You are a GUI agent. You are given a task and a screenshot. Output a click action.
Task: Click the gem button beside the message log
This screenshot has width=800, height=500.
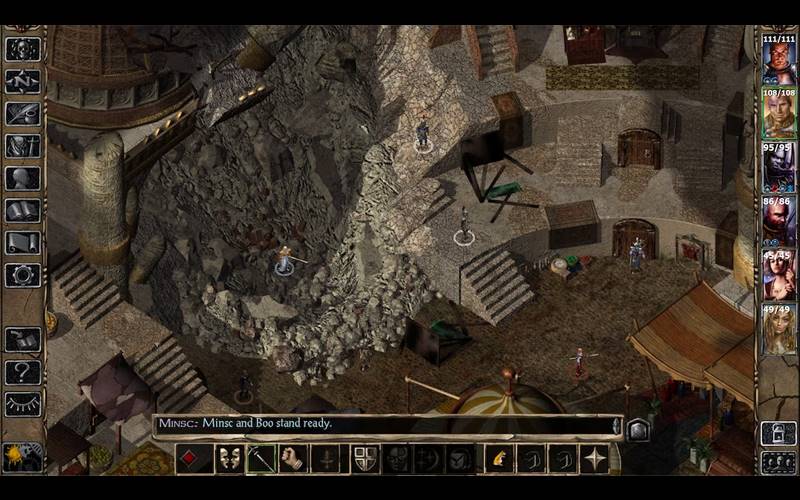(638, 430)
